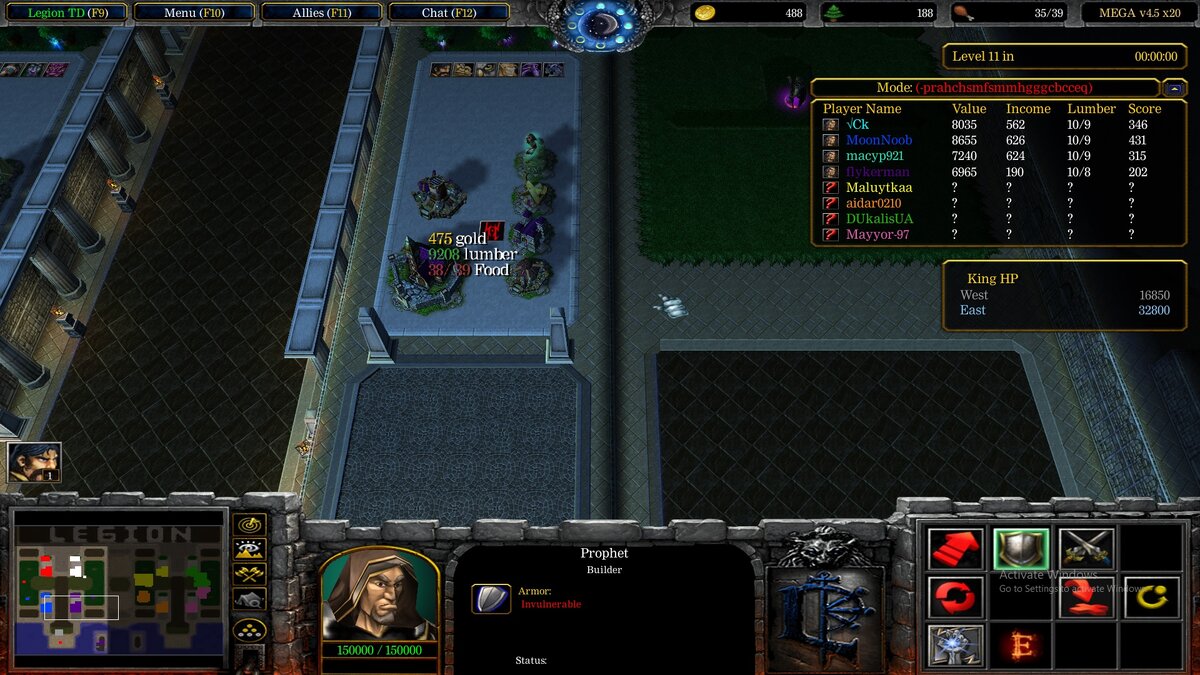Image resolution: width=1200 pixels, height=675 pixels.
Task: Select the idle builder portrait icon
Action: point(34,462)
